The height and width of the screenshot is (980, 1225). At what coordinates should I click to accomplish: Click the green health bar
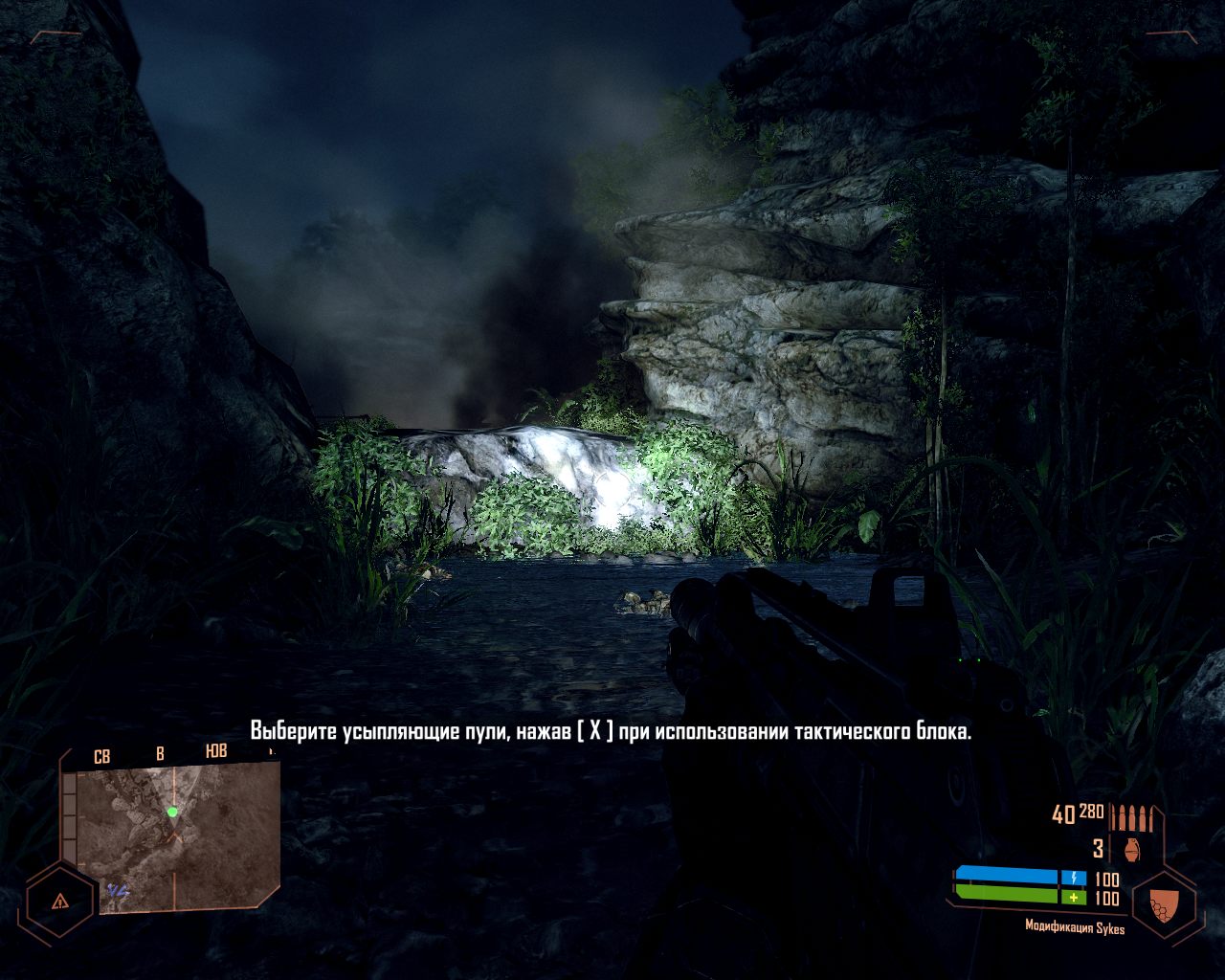[x=1008, y=893]
